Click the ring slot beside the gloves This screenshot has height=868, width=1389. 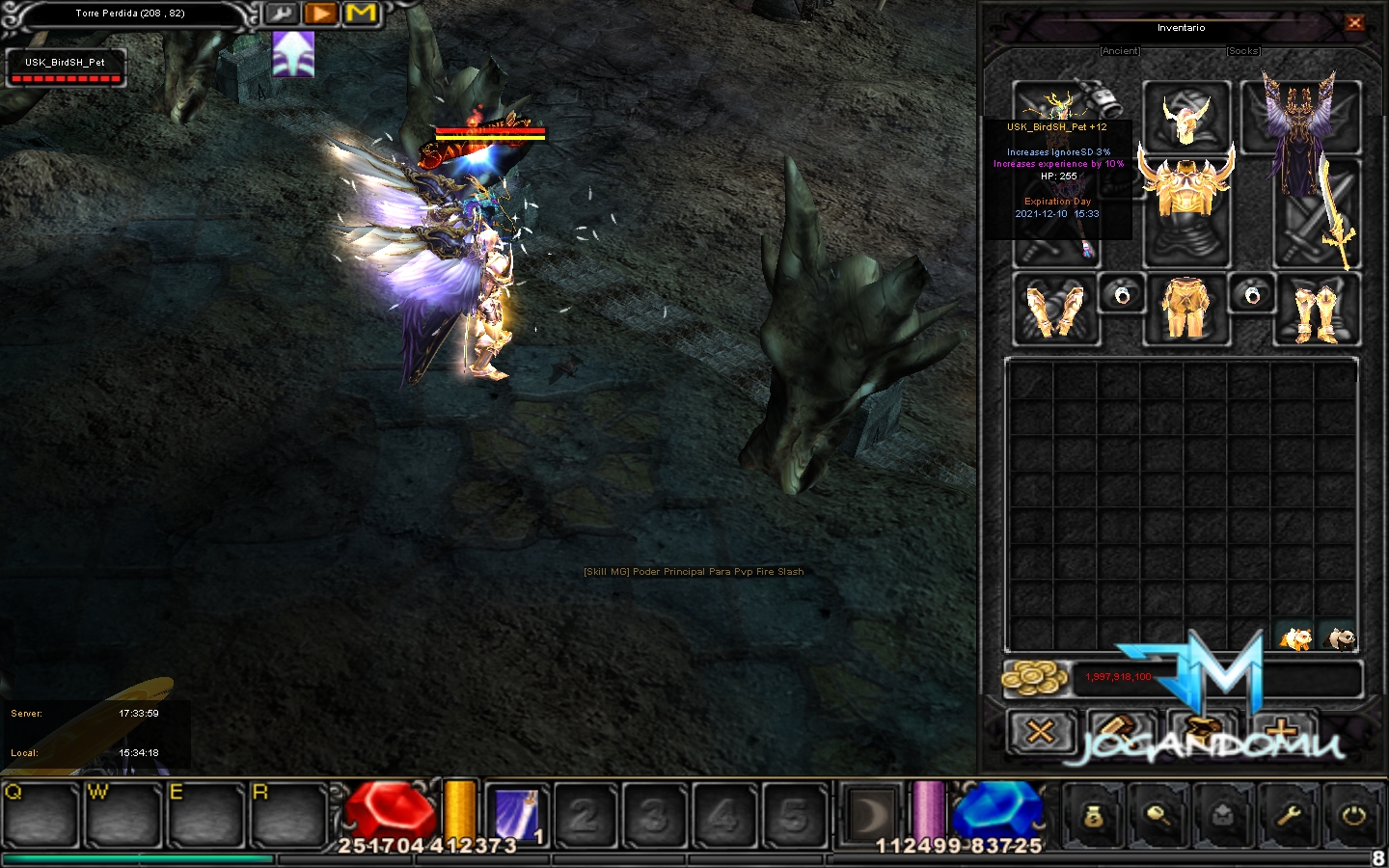pyautogui.click(x=1122, y=294)
